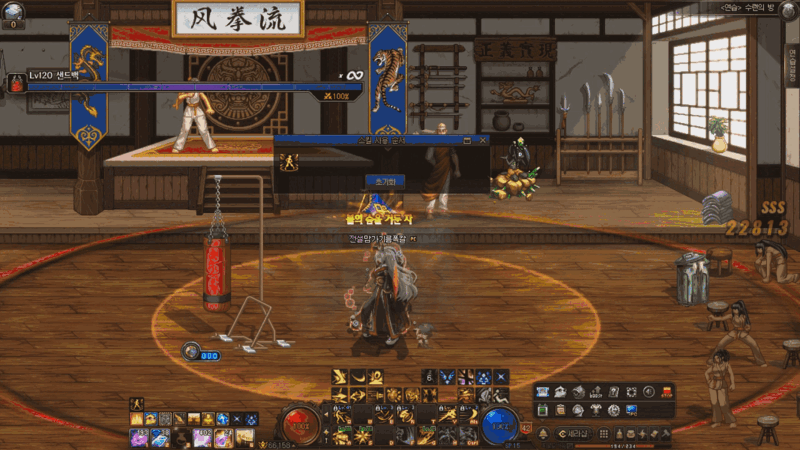Click the question mark book icon
Screen dimensions: 800x450
[613, 392]
